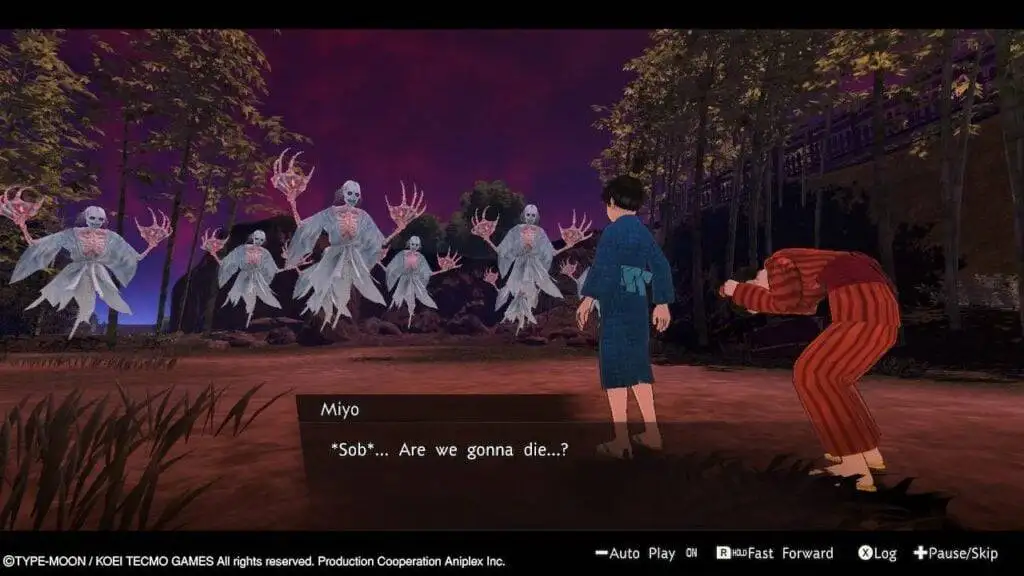Open the dialogue Log
1024x576 pixels.
877,553
